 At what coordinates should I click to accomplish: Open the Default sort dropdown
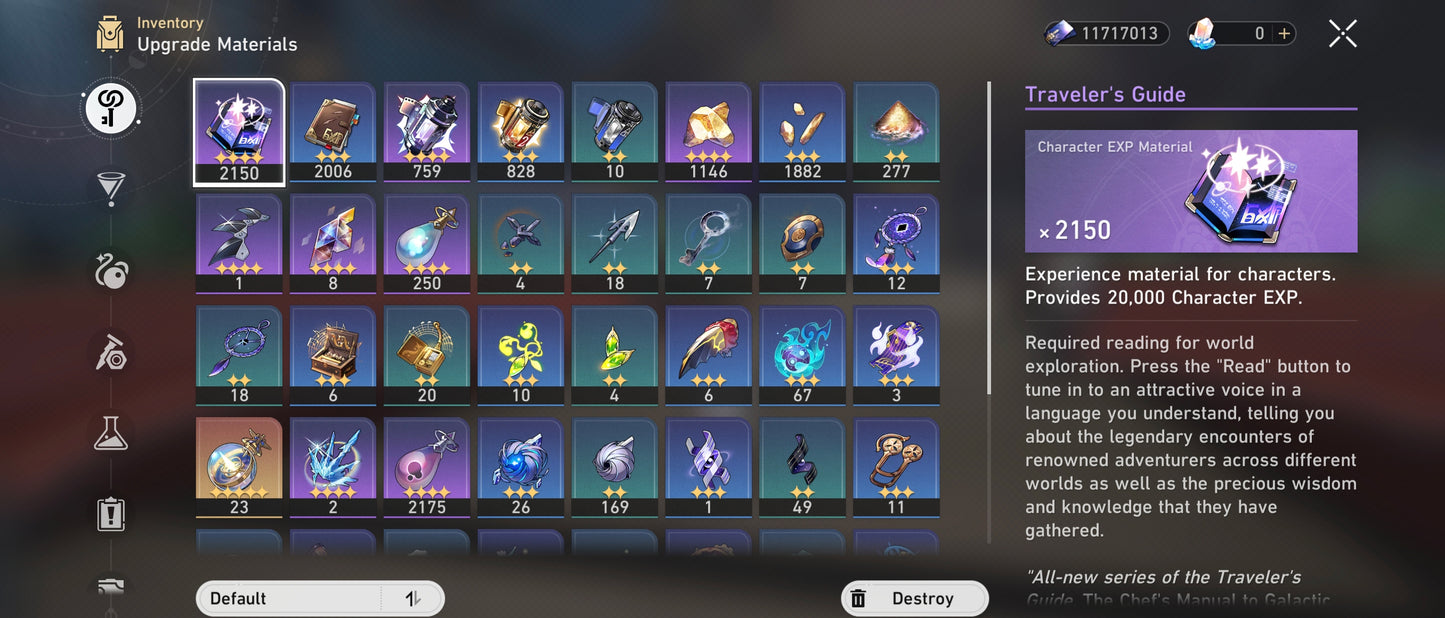click(x=290, y=598)
